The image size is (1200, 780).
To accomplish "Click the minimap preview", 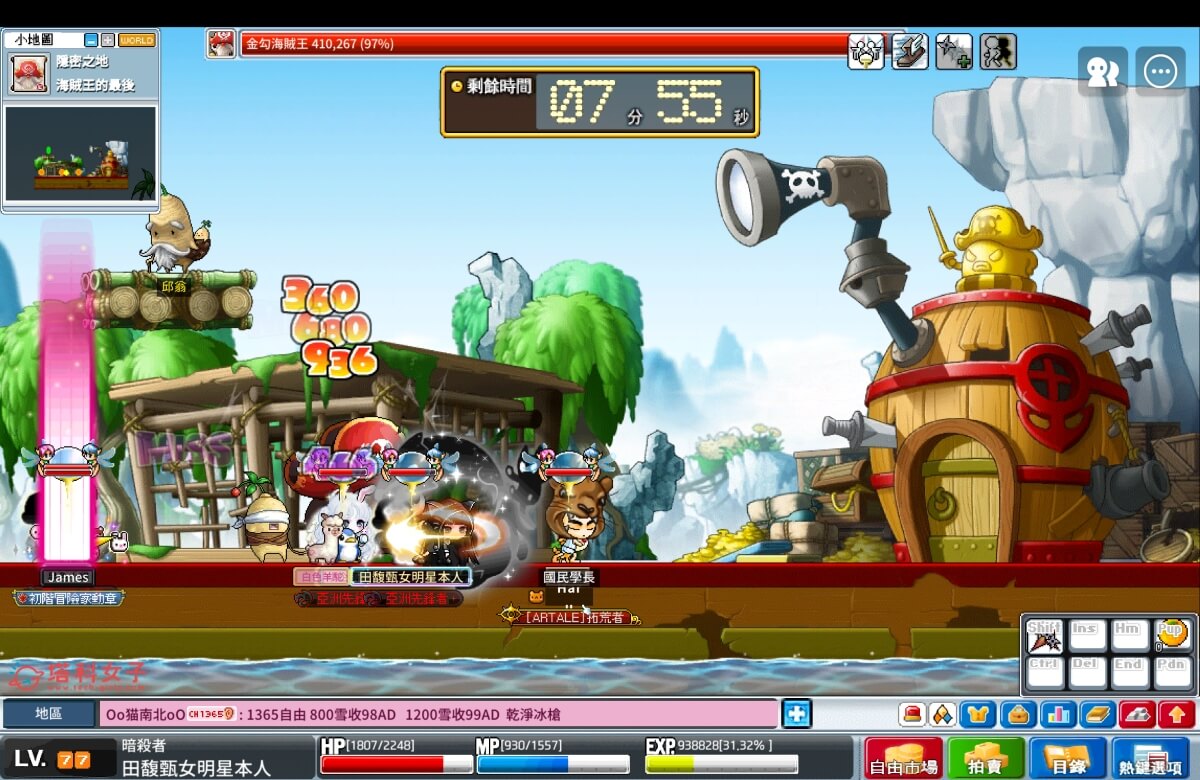I will pyautogui.click(x=80, y=154).
